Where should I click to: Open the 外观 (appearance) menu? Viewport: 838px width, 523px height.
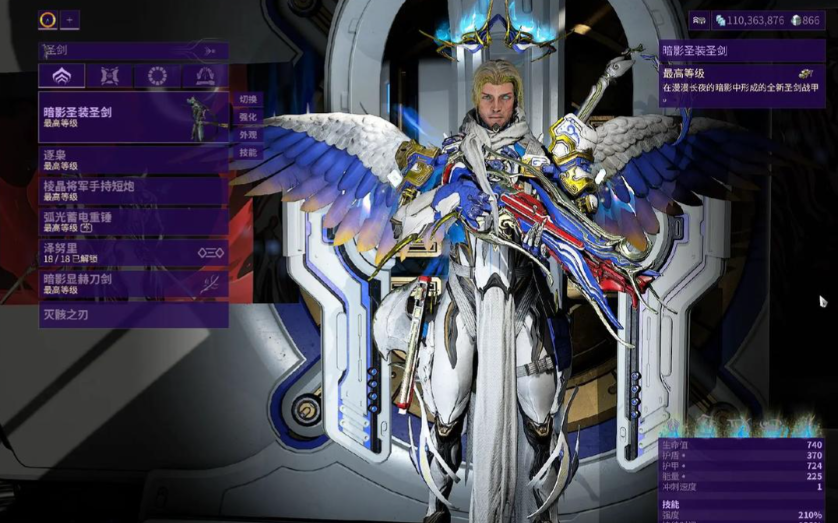click(248, 135)
